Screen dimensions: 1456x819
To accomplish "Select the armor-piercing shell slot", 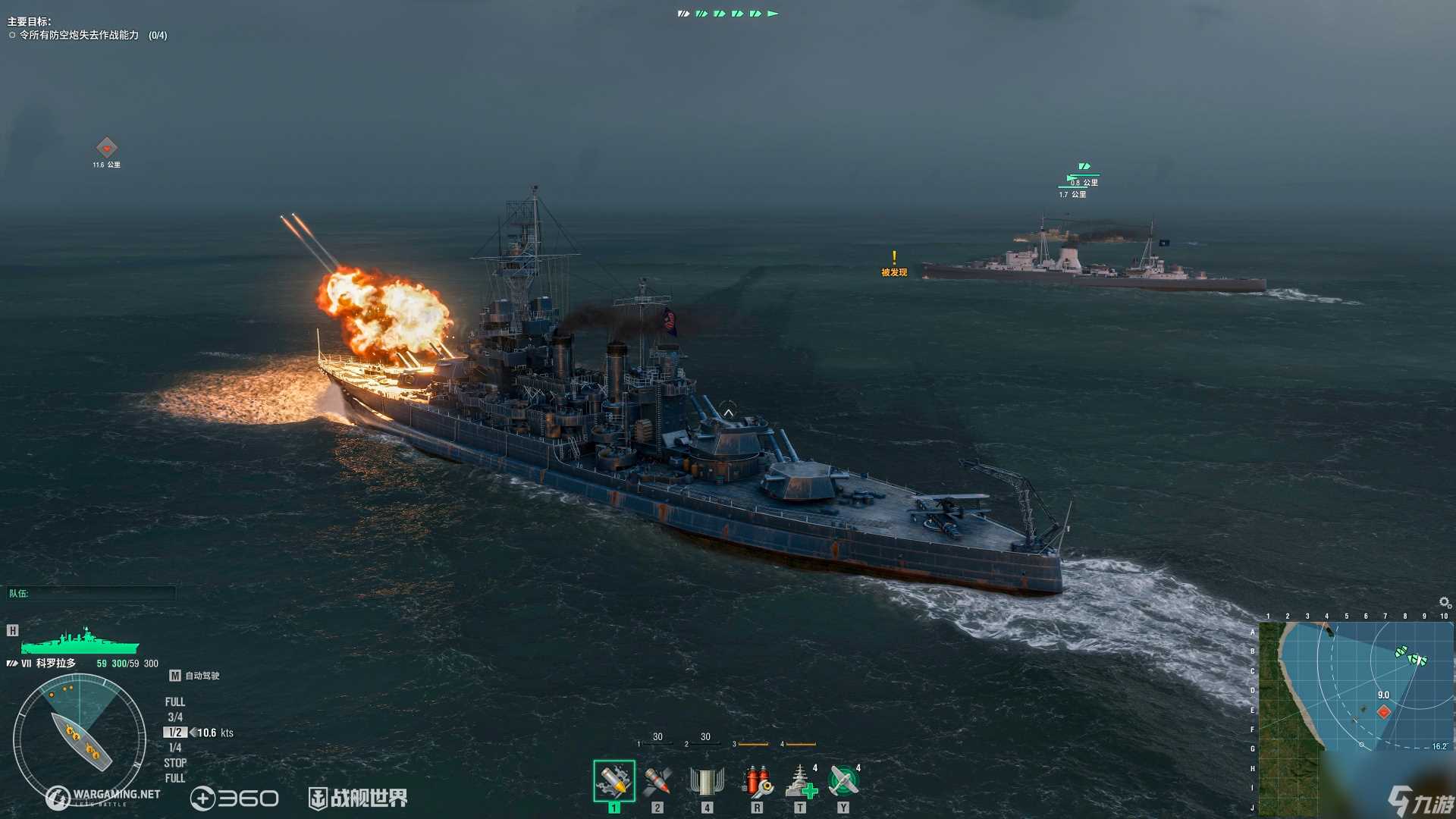I will 657,781.
